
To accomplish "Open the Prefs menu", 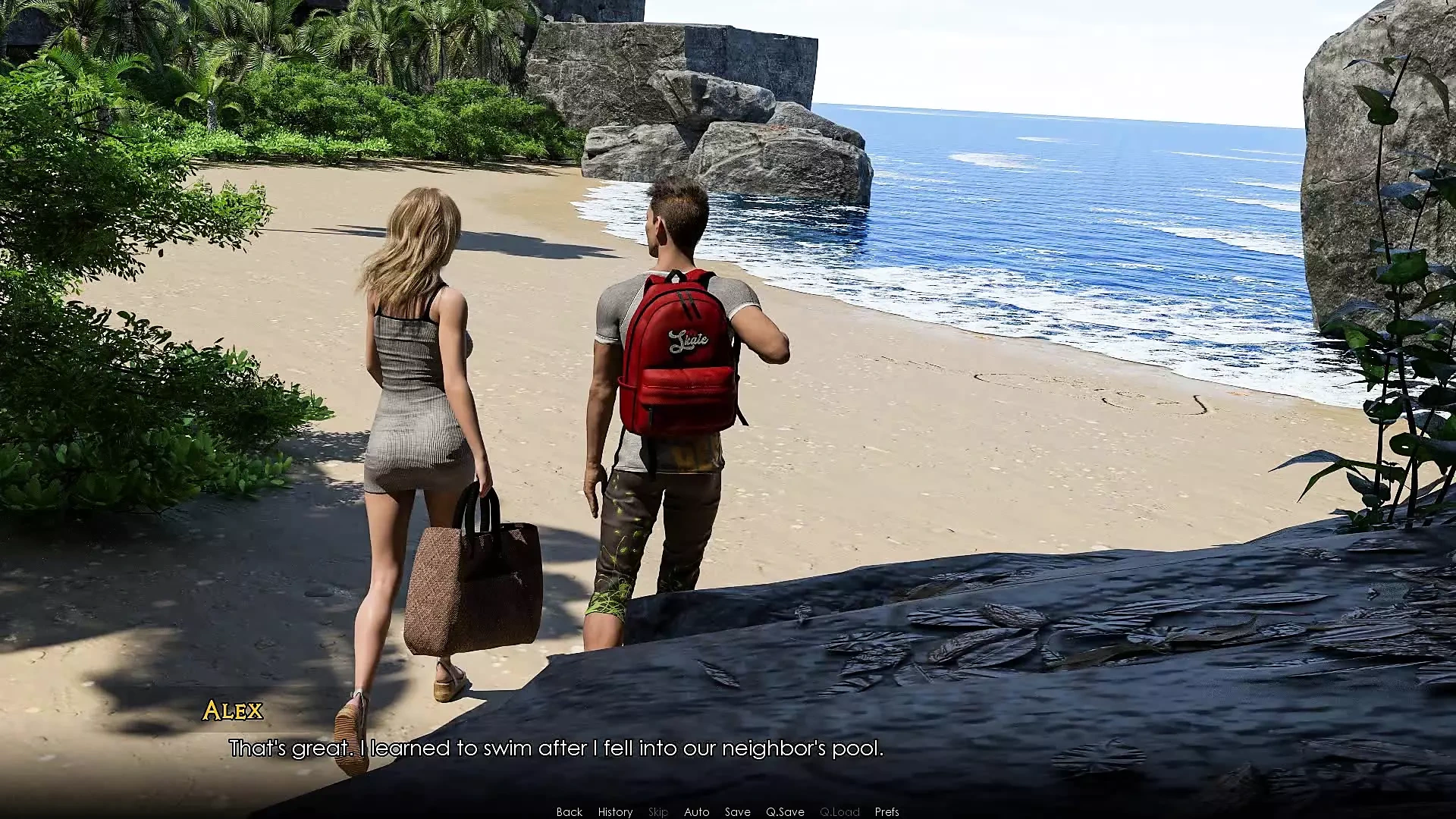I will 886,811.
